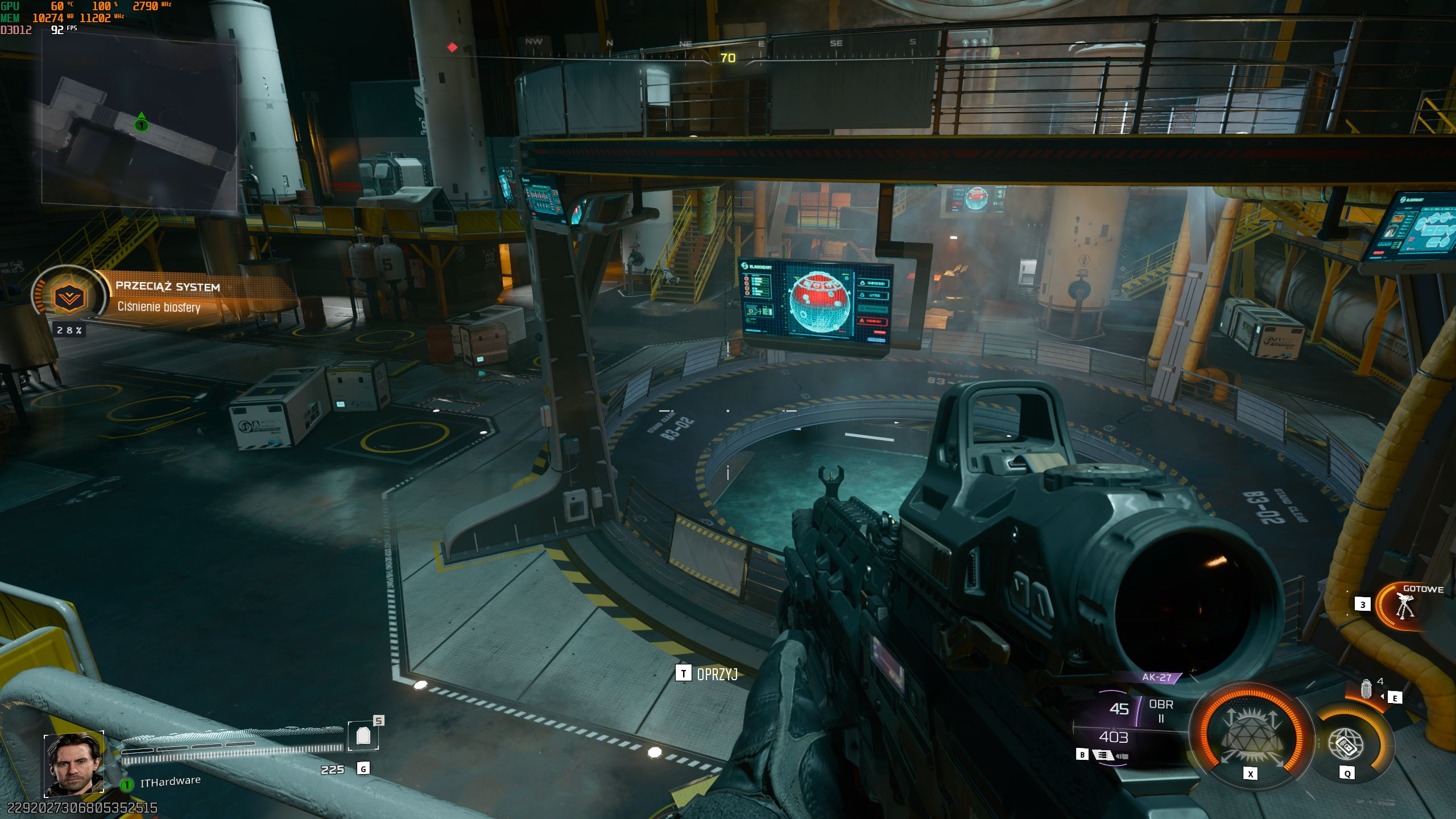
Task: Activate the dome burst ability icon
Action: pos(1250,736)
